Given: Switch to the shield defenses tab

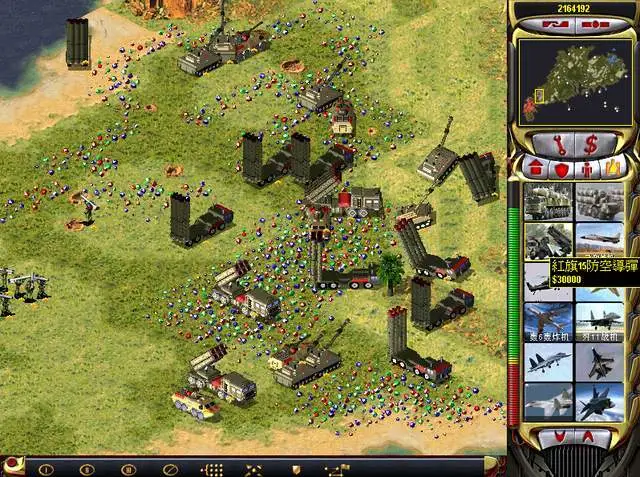Looking at the screenshot, I should click(560, 166).
